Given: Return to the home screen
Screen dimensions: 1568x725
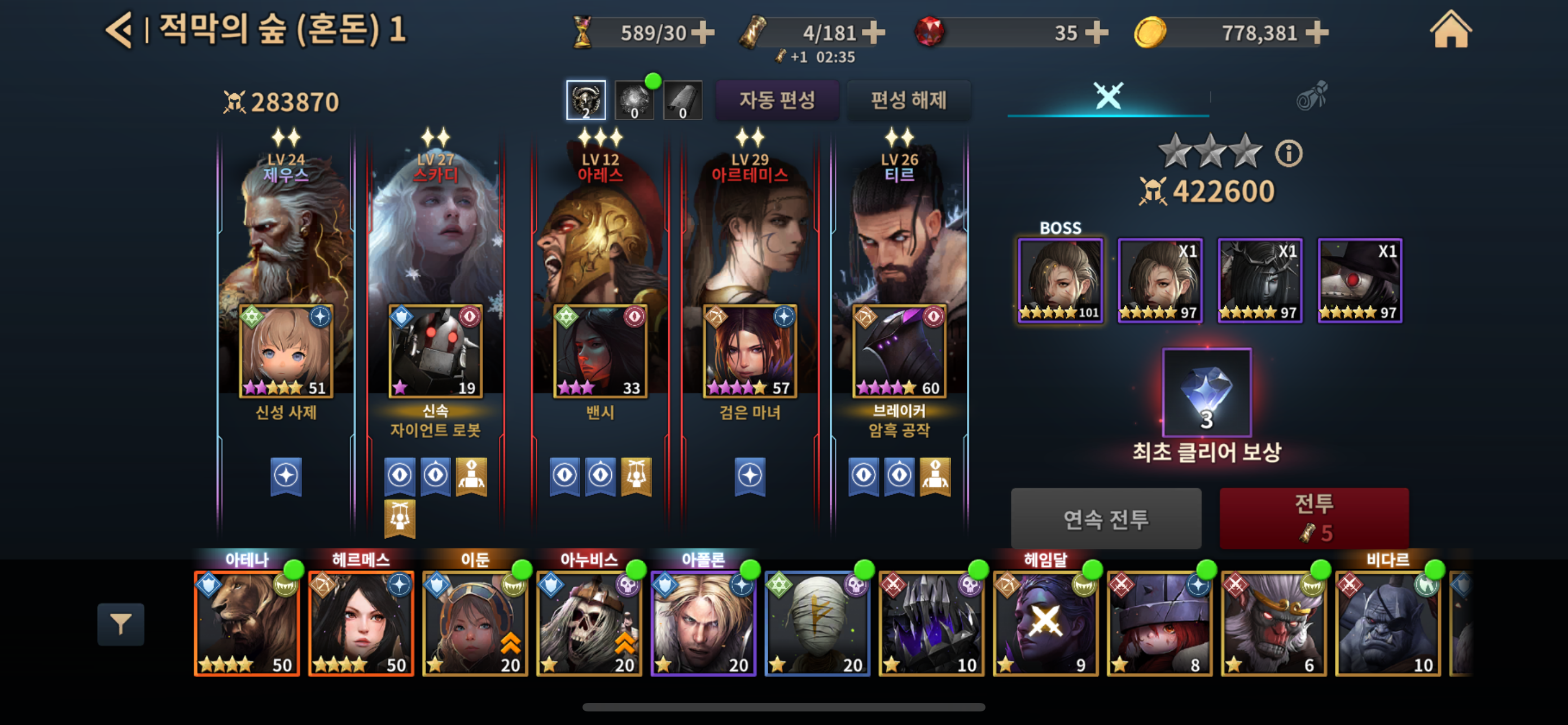Looking at the screenshot, I should (x=1450, y=30).
